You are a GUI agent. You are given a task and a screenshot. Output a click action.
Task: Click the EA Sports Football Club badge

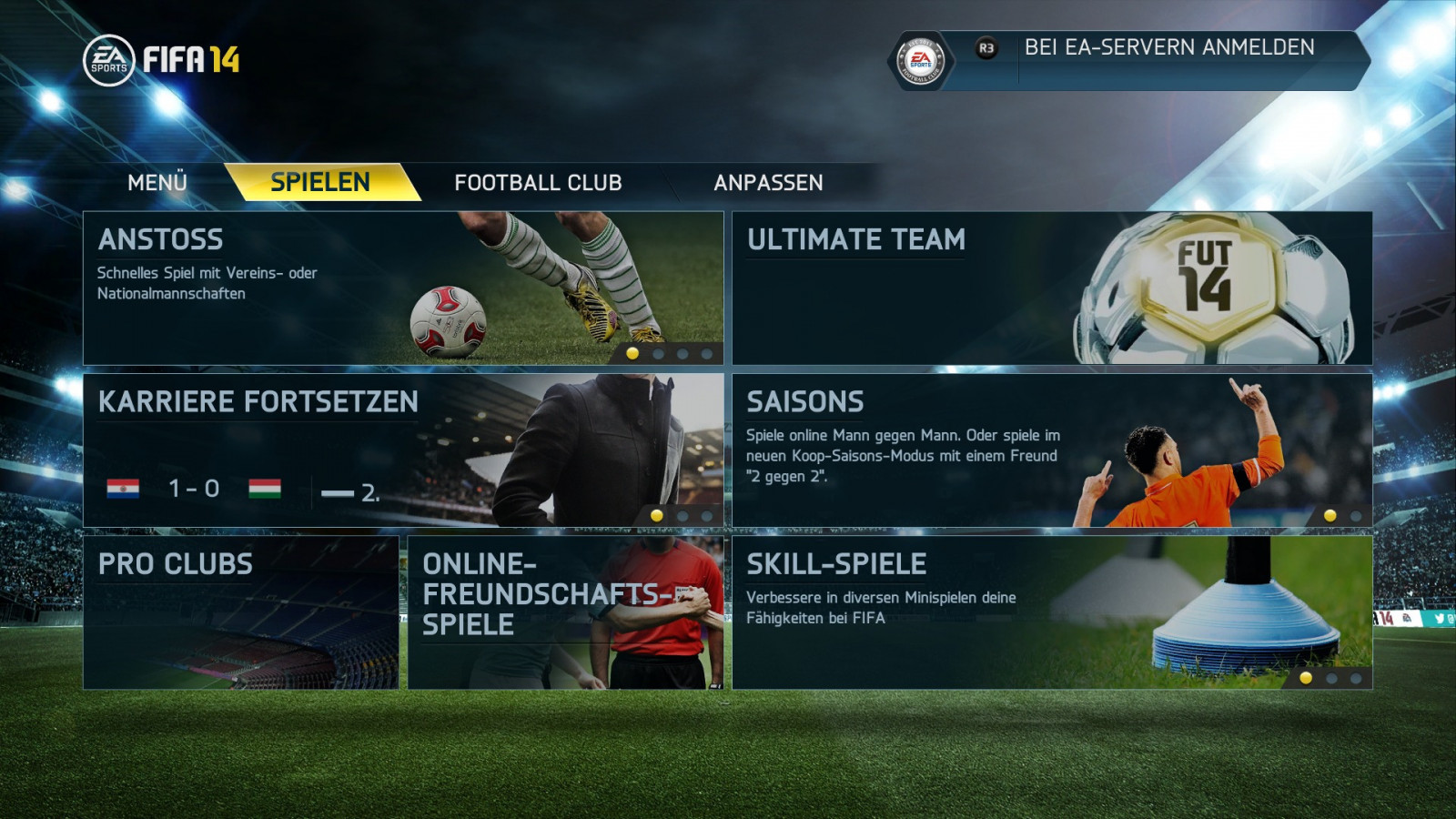click(921, 61)
